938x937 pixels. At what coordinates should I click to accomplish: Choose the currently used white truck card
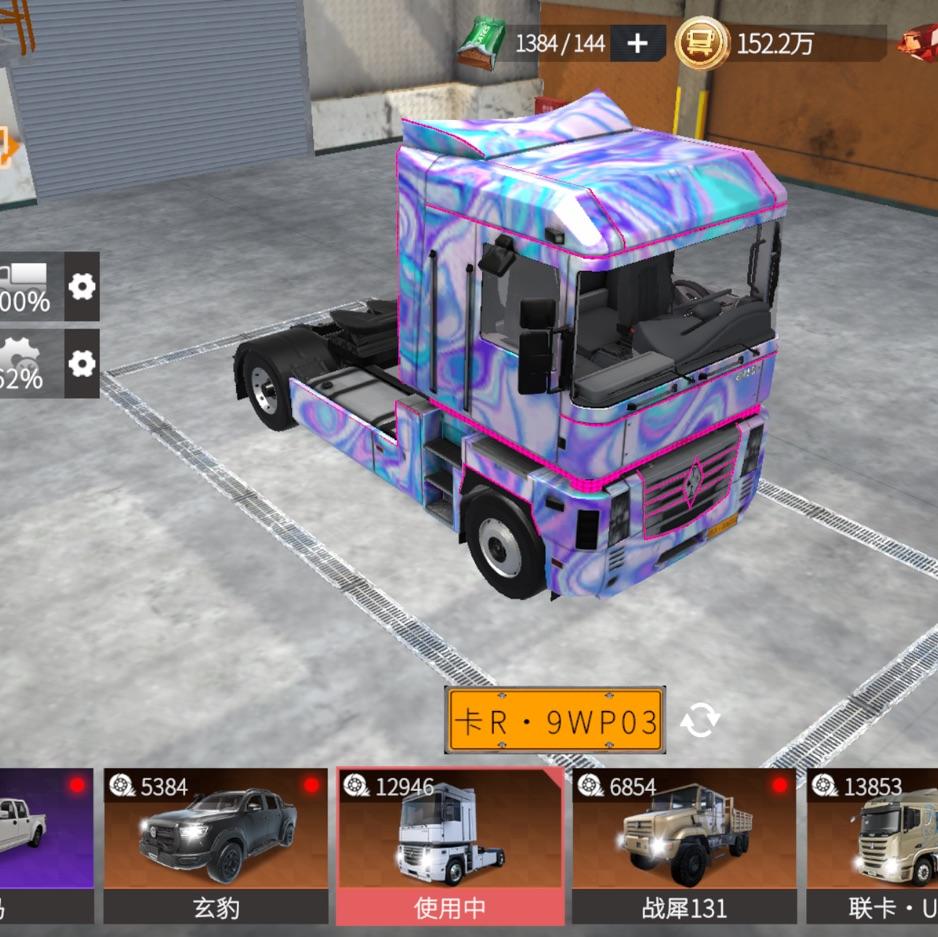[450, 845]
